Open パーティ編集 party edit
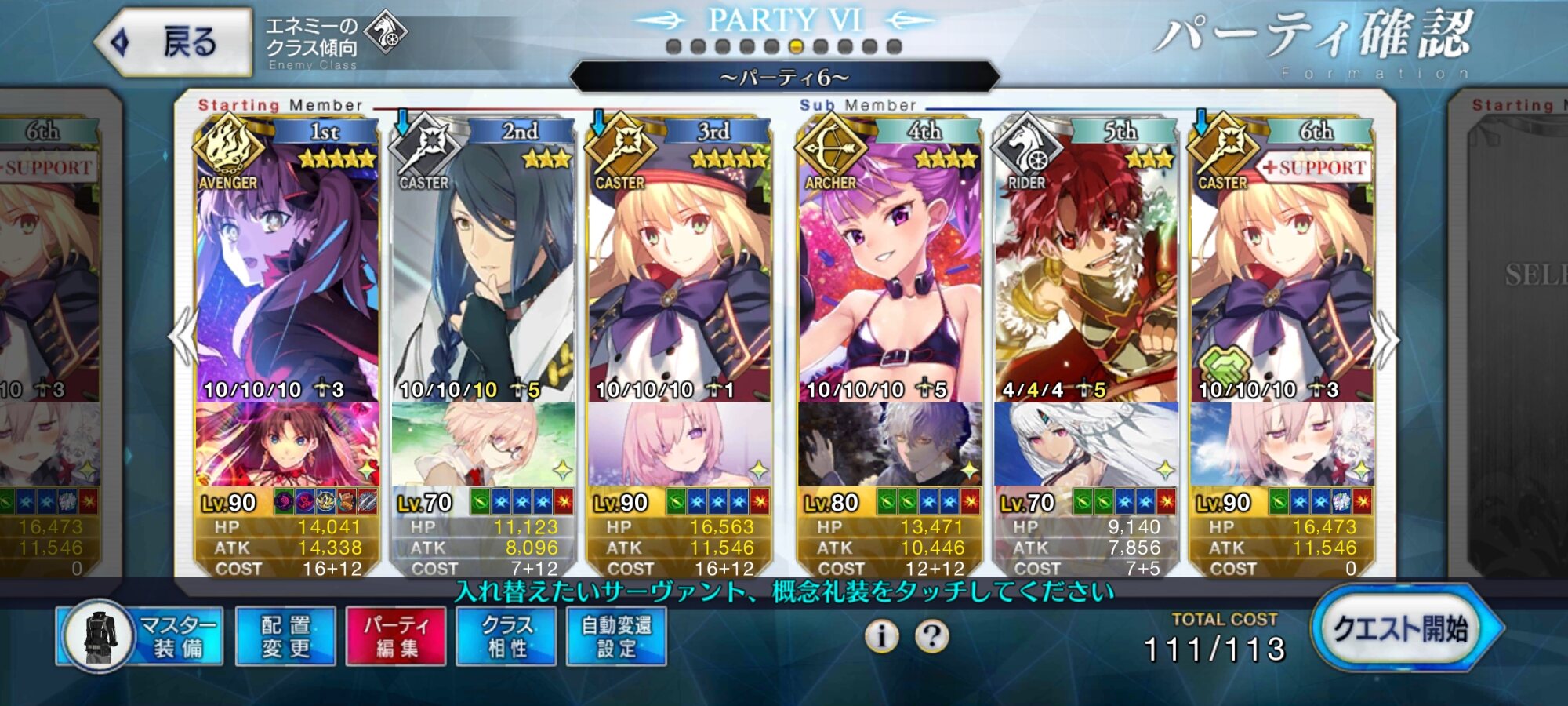 [396, 636]
